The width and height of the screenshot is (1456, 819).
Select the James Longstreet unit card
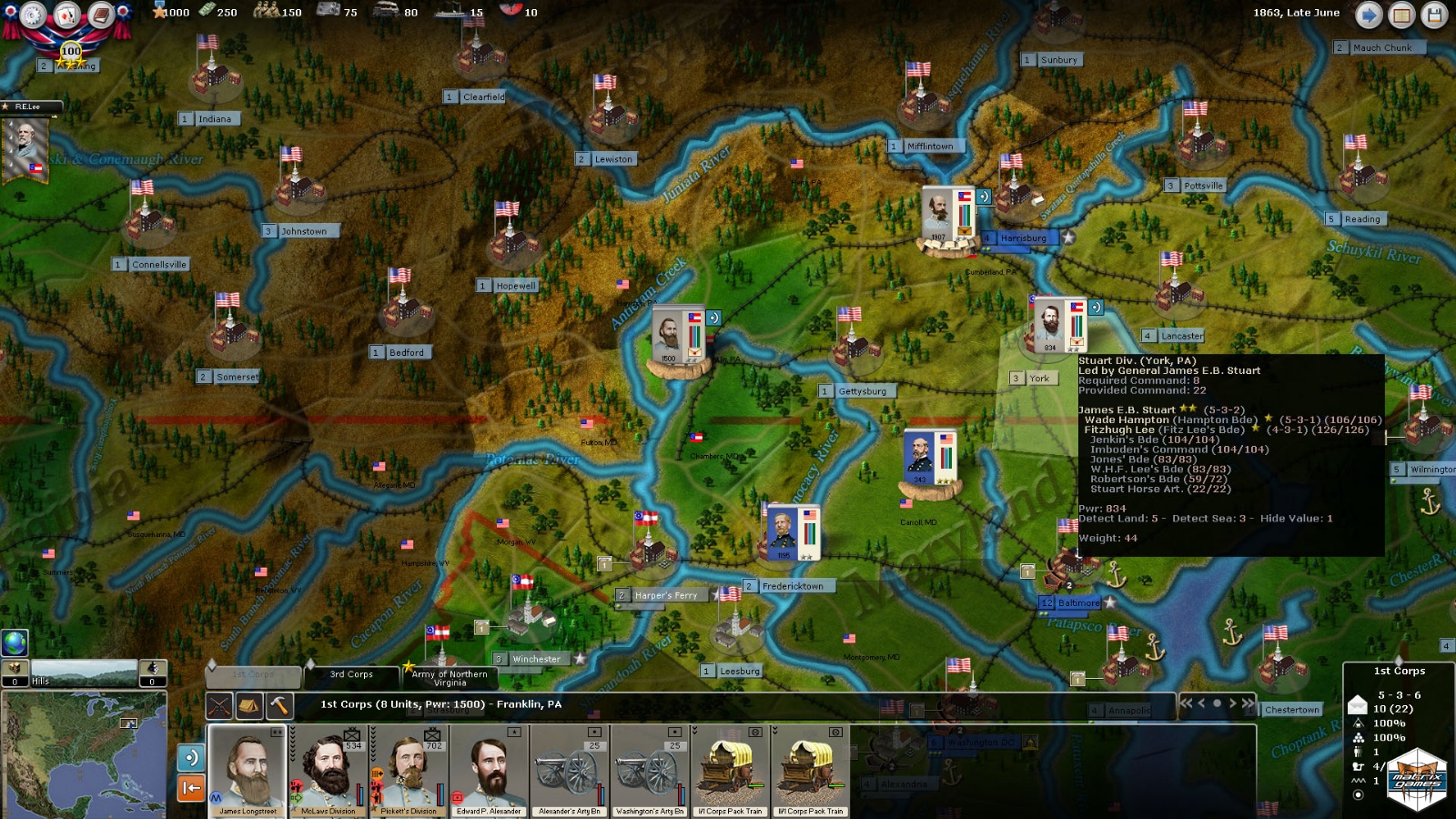click(x=248, y=770)
